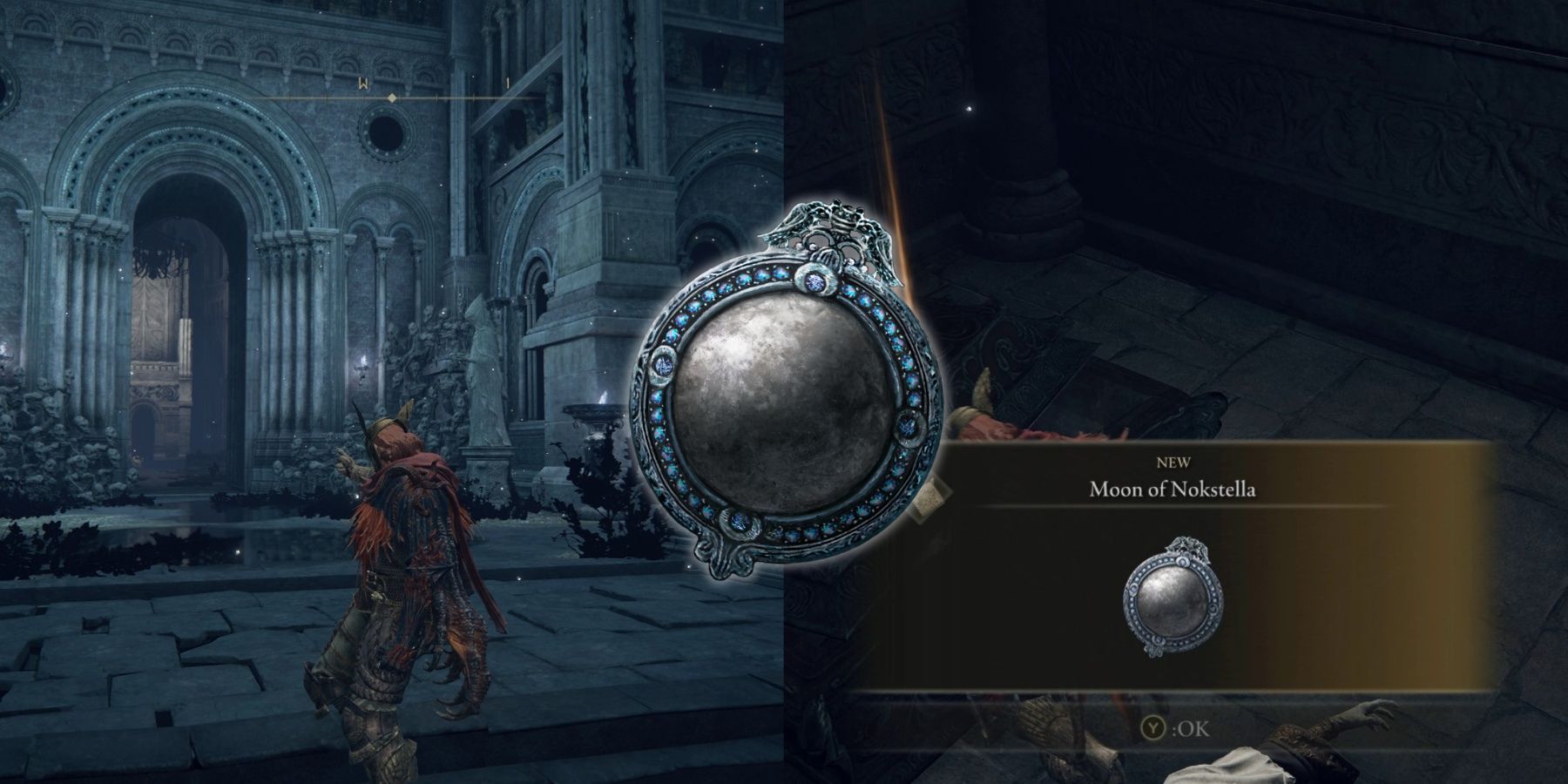Select the Moon of Nokstella icon in the pickup popup
The image size is (1568, 784).
[x=1174, y=598]
